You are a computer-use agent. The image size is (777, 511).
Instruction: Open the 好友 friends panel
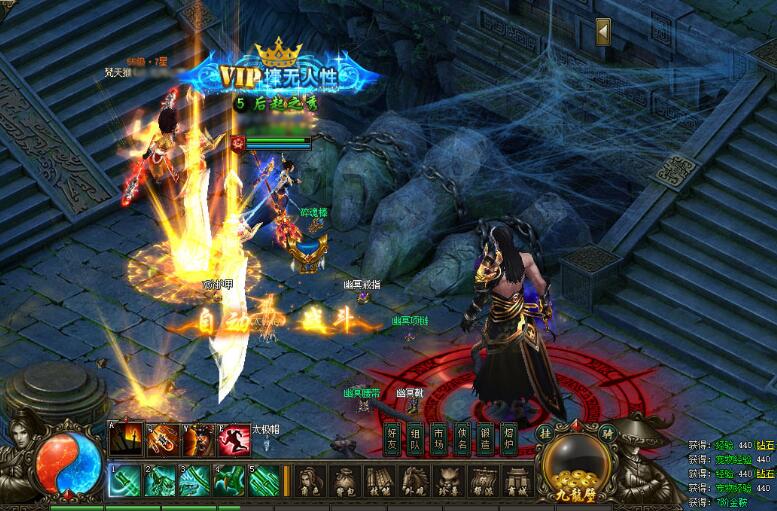point(392,438)
